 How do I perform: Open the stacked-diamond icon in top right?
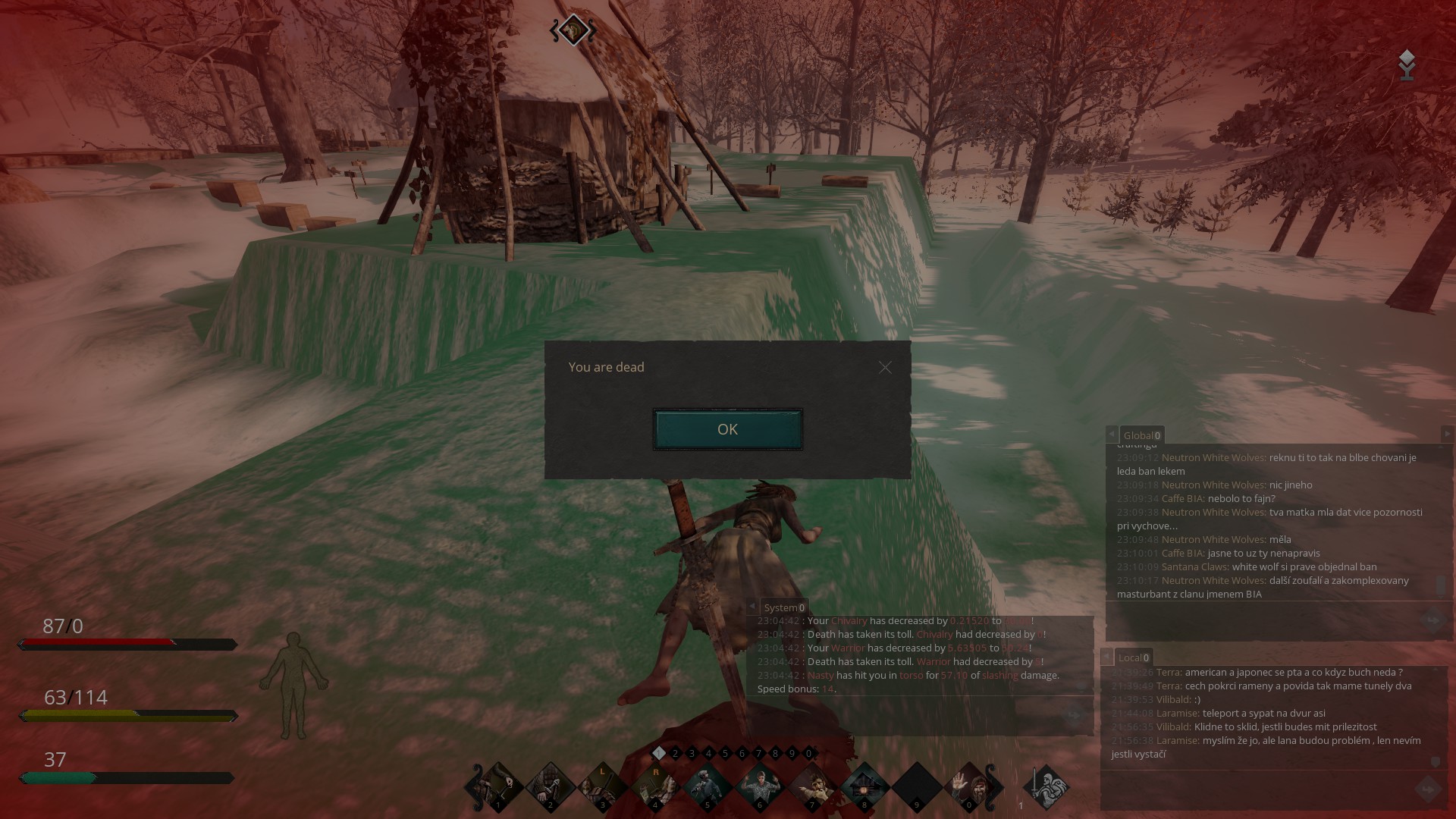(x=1407, y=64)
